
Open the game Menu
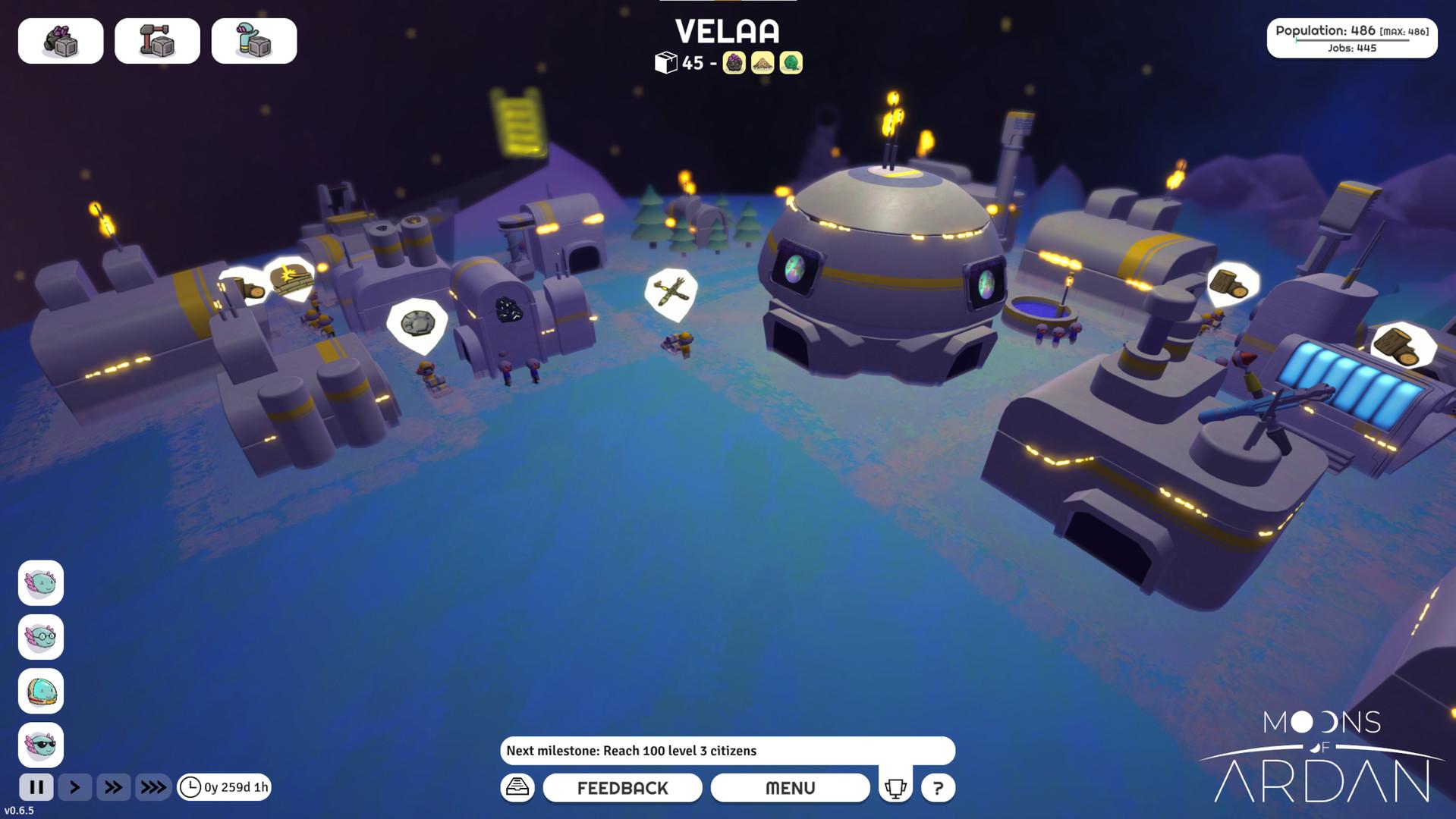pos(790,788)
